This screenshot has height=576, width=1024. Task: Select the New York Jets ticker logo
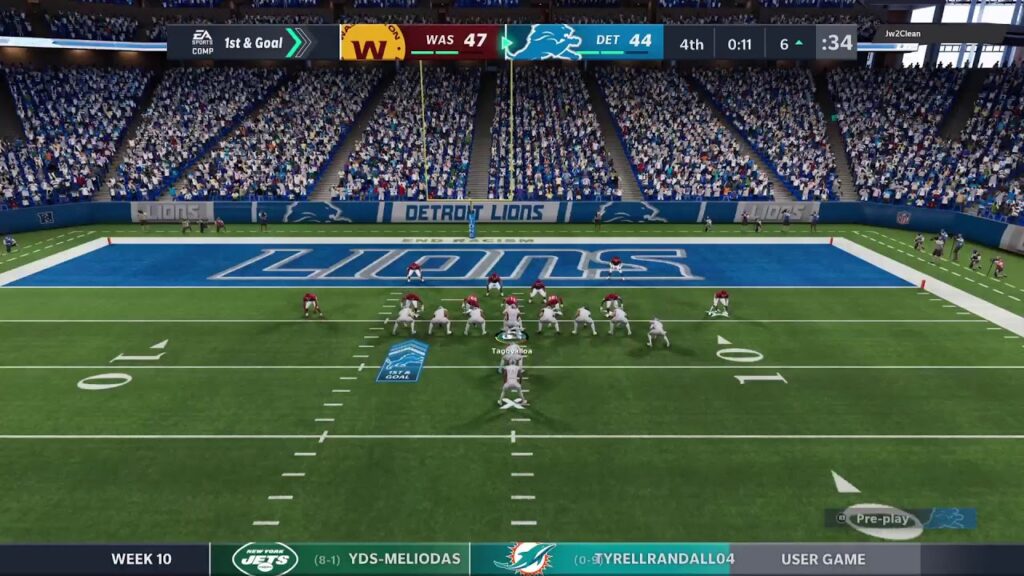(x=265, y=559)
